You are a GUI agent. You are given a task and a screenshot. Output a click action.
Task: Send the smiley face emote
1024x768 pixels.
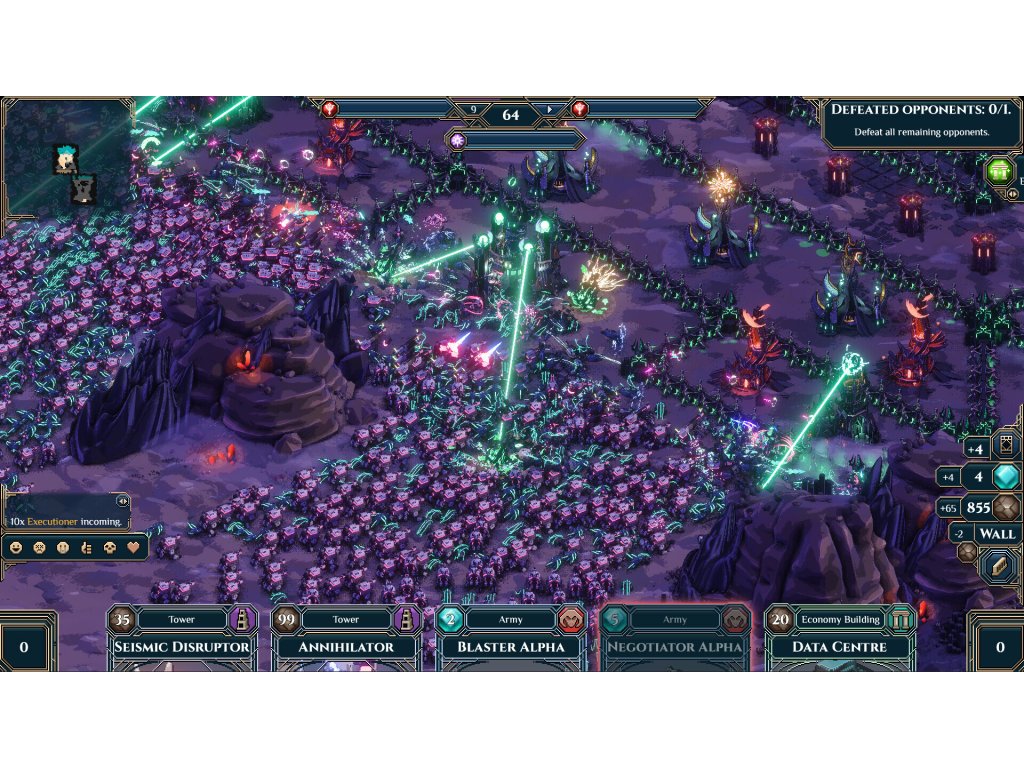click(x=16, y=548)
